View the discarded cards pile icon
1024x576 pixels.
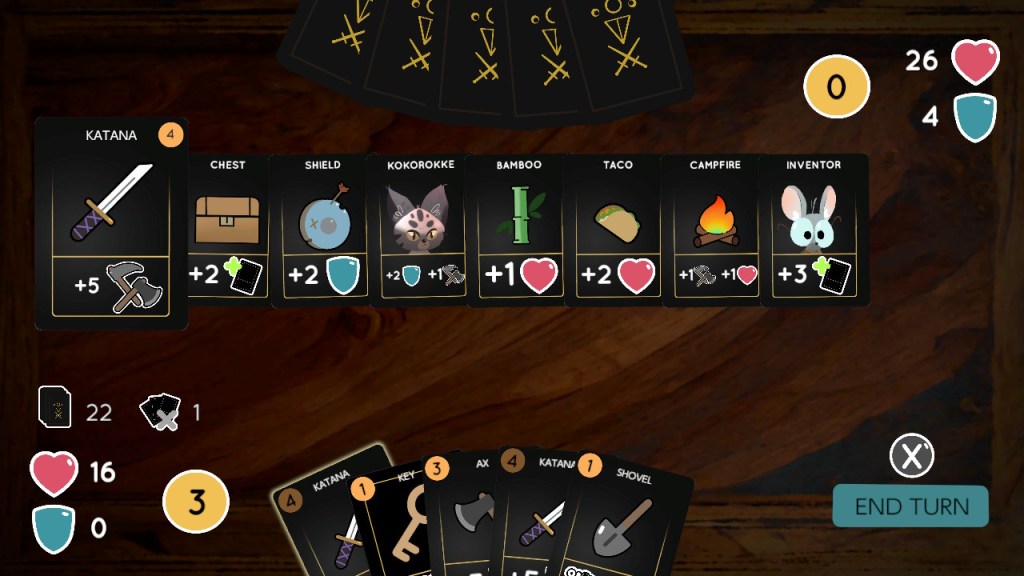tap(160, 411)
